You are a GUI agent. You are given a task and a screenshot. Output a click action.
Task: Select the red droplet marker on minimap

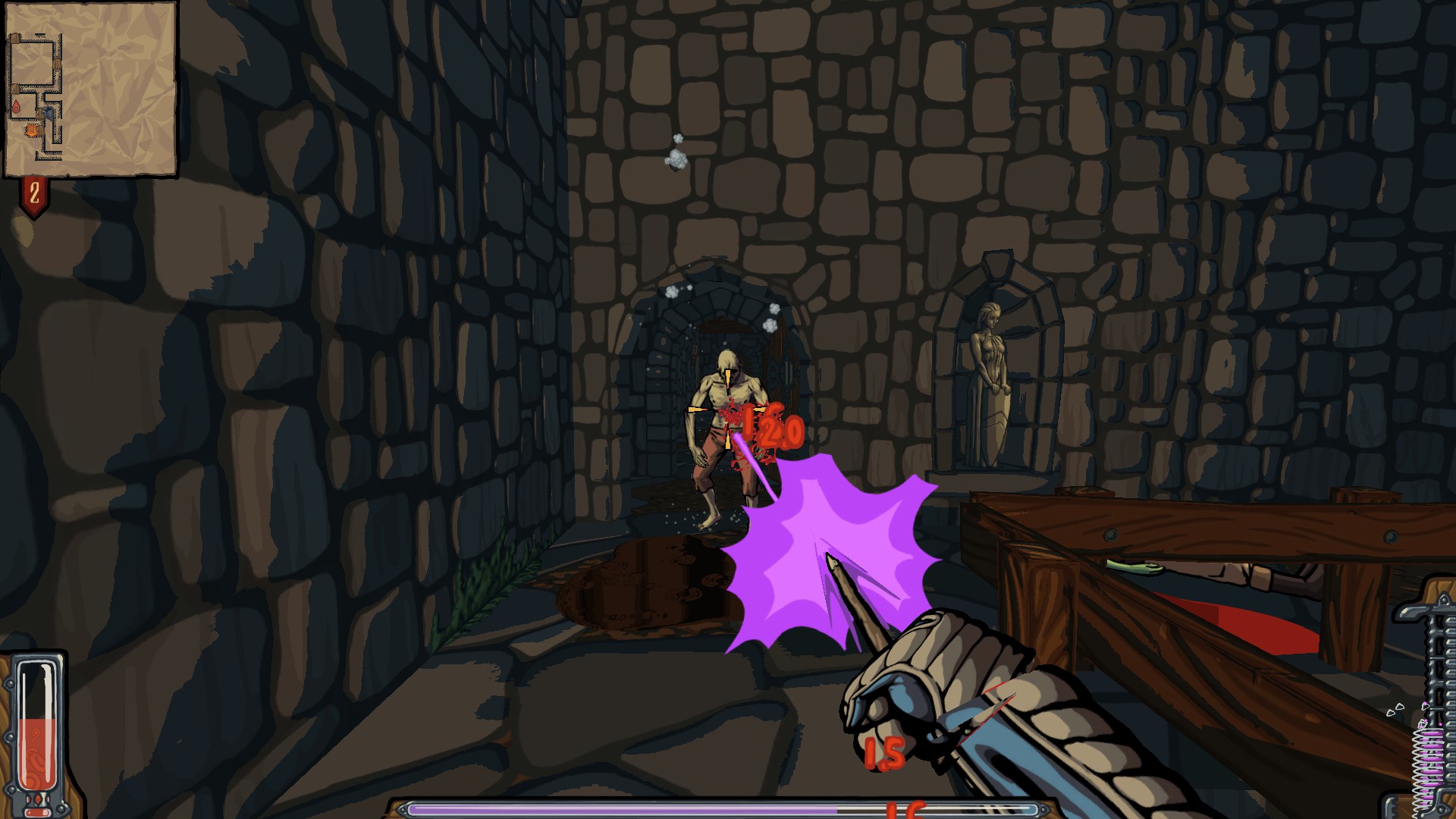[x=16, y=108]
